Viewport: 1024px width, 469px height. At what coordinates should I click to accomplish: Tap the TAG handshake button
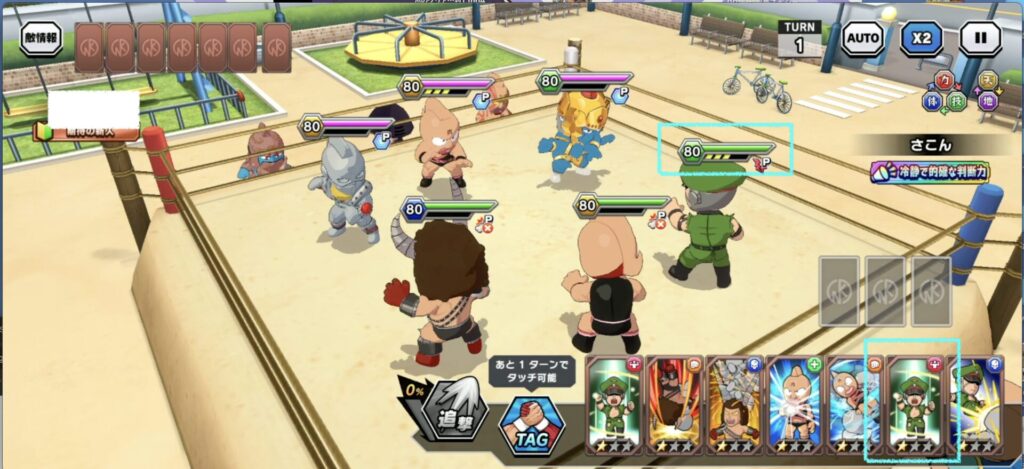click(x=530, y=423)
